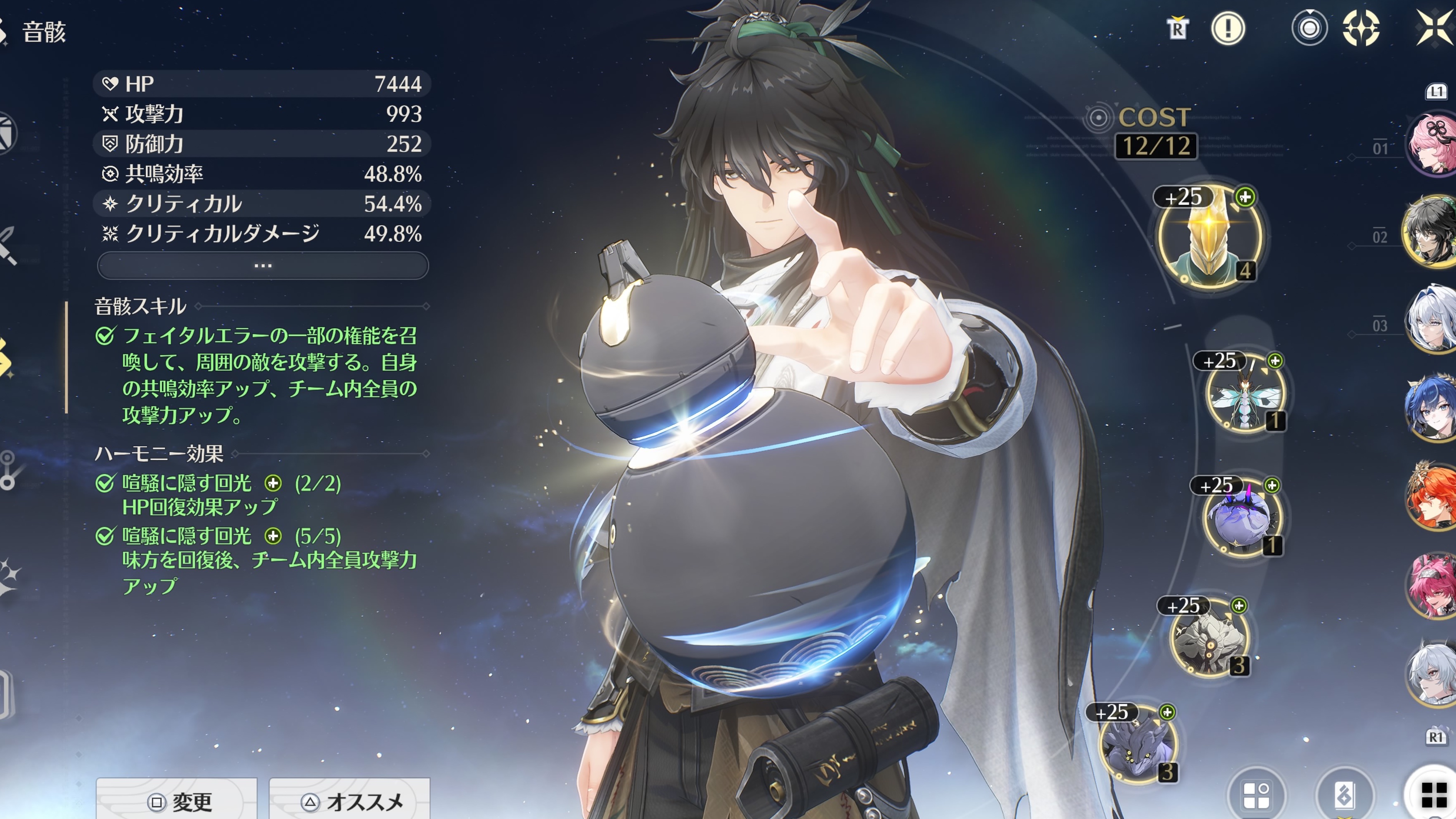Select the grey rock creature cost-3 echo
Viewport: 1456px width, 819px height.
click(x=1209, y=637)
